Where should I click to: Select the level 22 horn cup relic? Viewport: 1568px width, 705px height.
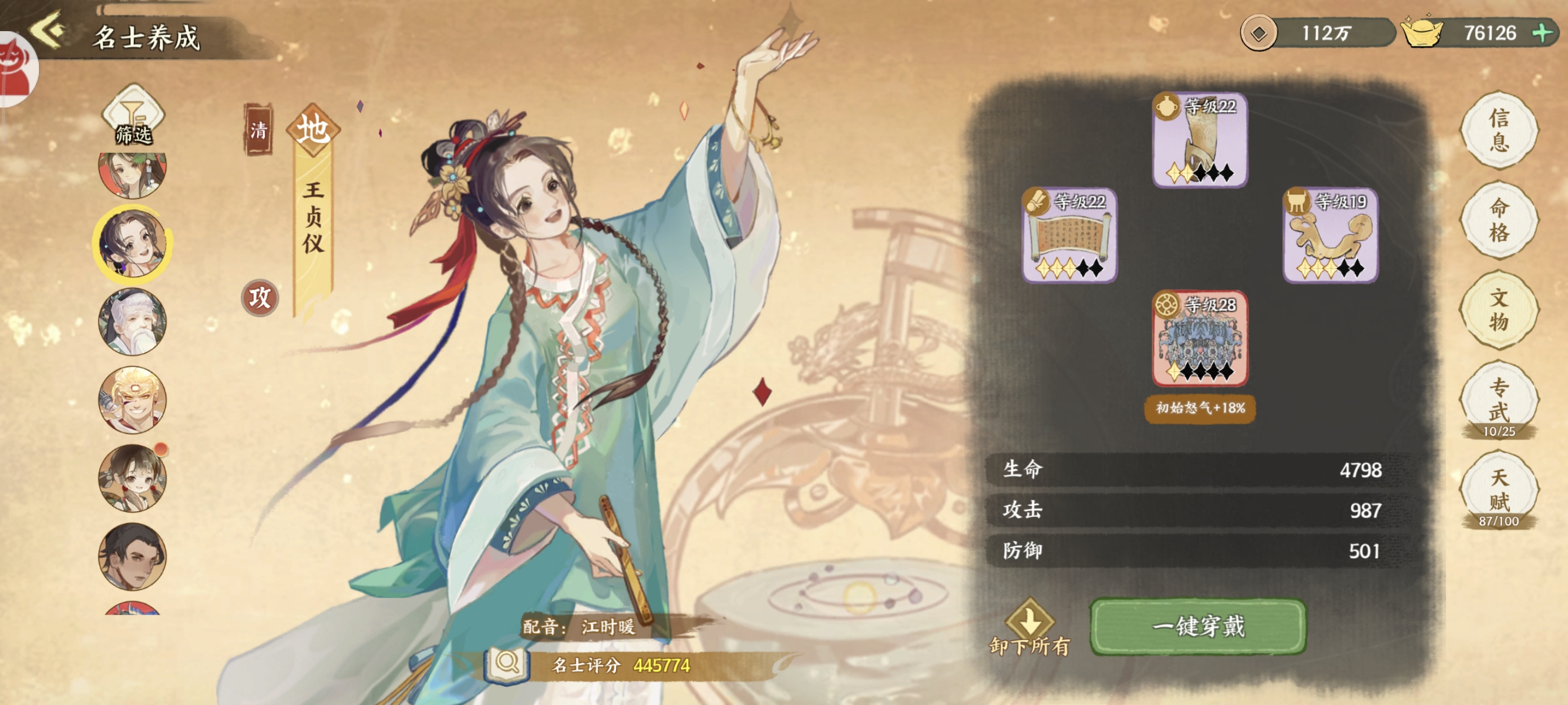tap(1200, 140)
